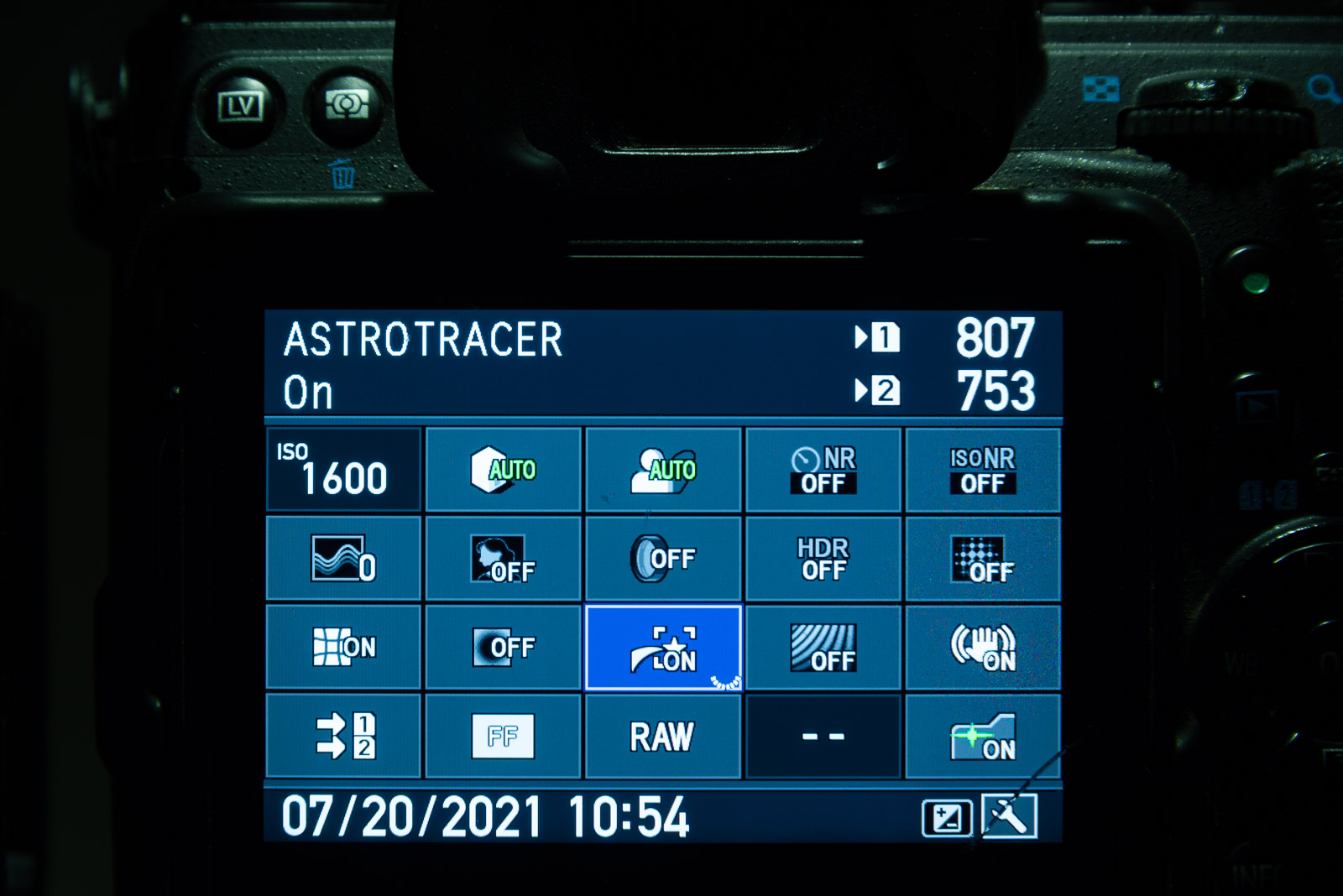Select the green star folder ON tile
This screenshot has width=1343, height=896.
(x=983, y=736)
